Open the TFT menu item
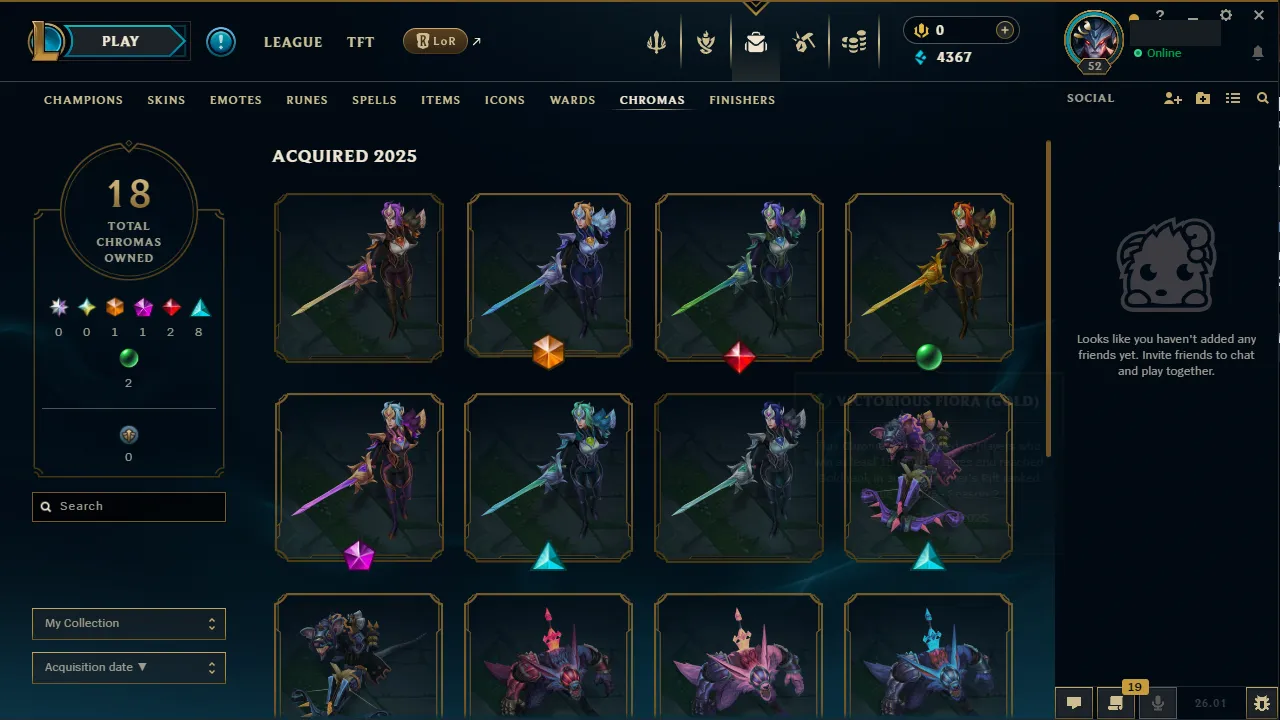The height and width of the screenshot is (720, 1280). [x=360, y=42]
